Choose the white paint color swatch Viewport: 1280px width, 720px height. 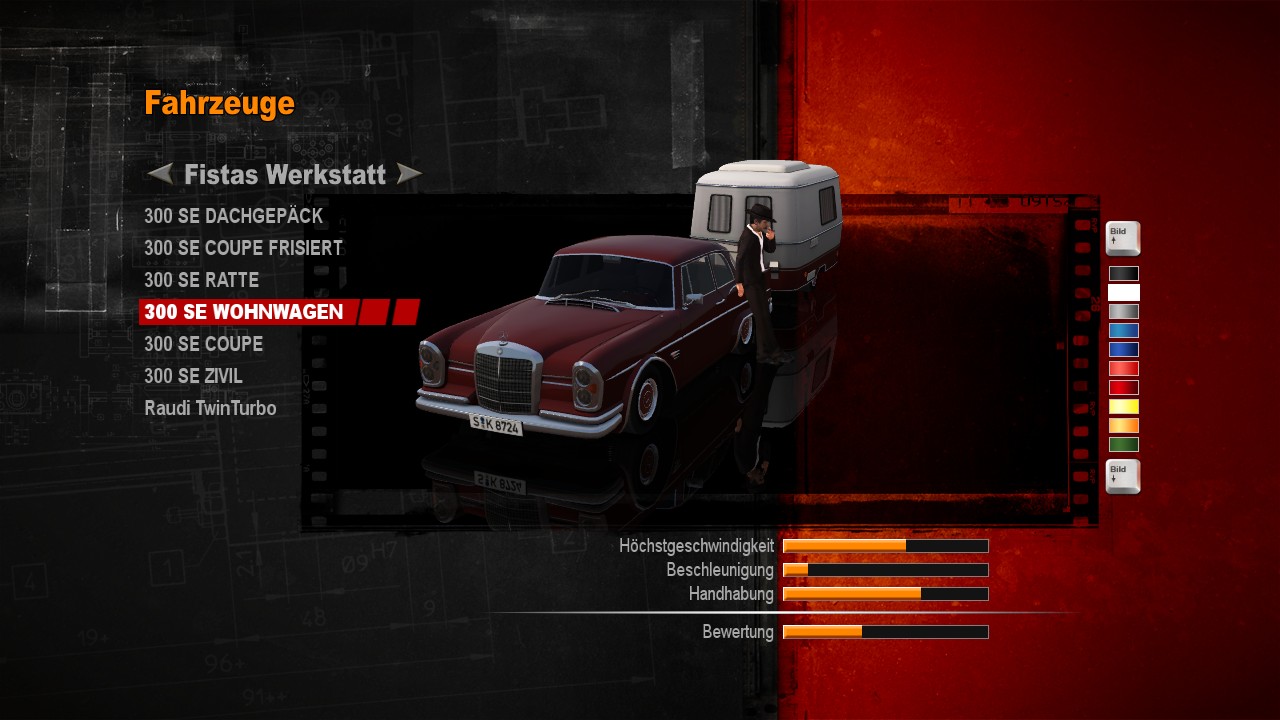click(1123, 293)
